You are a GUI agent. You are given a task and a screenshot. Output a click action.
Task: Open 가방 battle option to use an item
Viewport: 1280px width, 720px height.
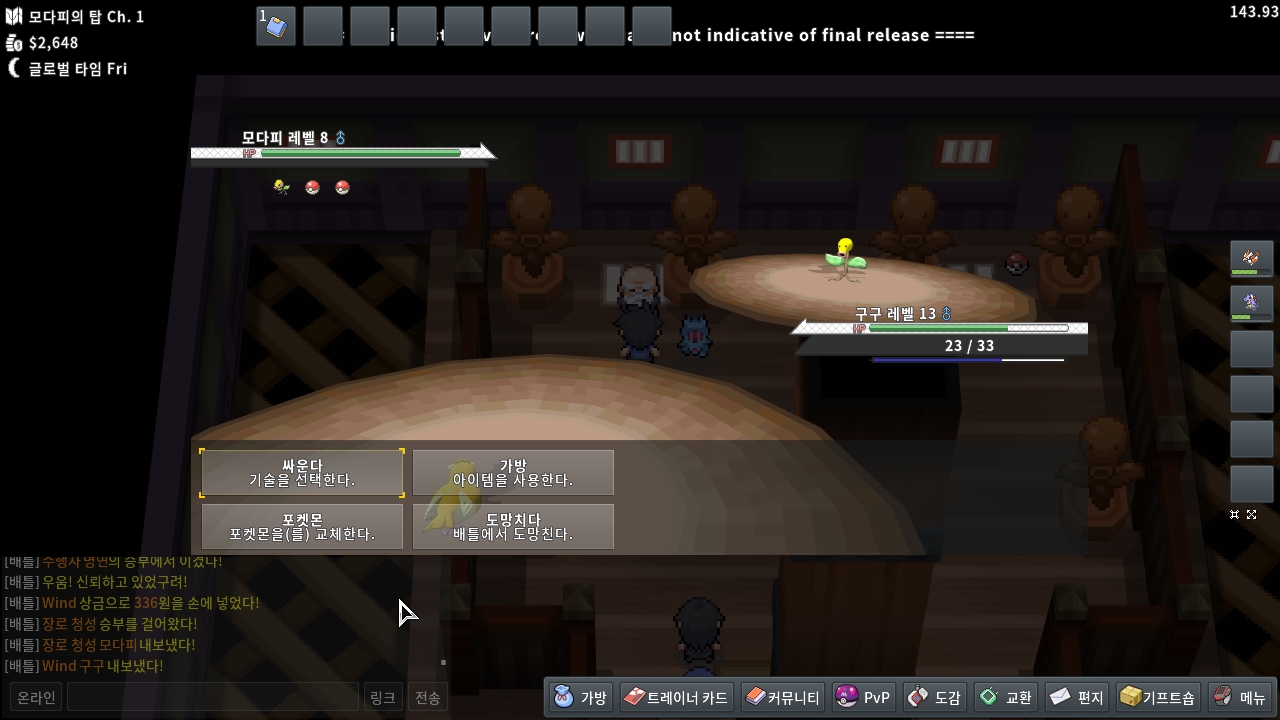tap(513, 473)
